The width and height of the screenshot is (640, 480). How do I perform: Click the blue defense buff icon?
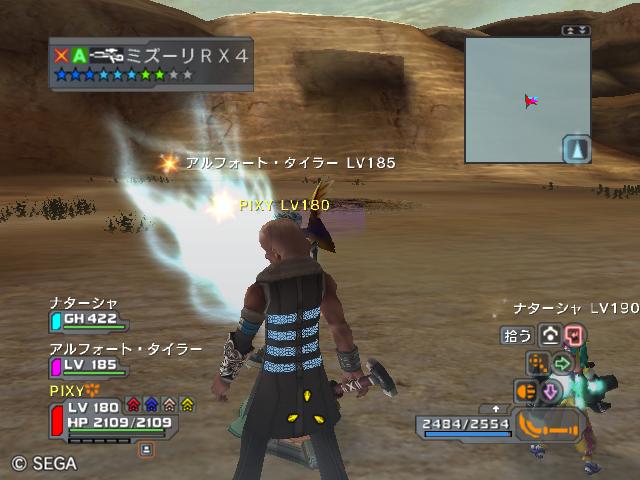click(x=151, y=405)
